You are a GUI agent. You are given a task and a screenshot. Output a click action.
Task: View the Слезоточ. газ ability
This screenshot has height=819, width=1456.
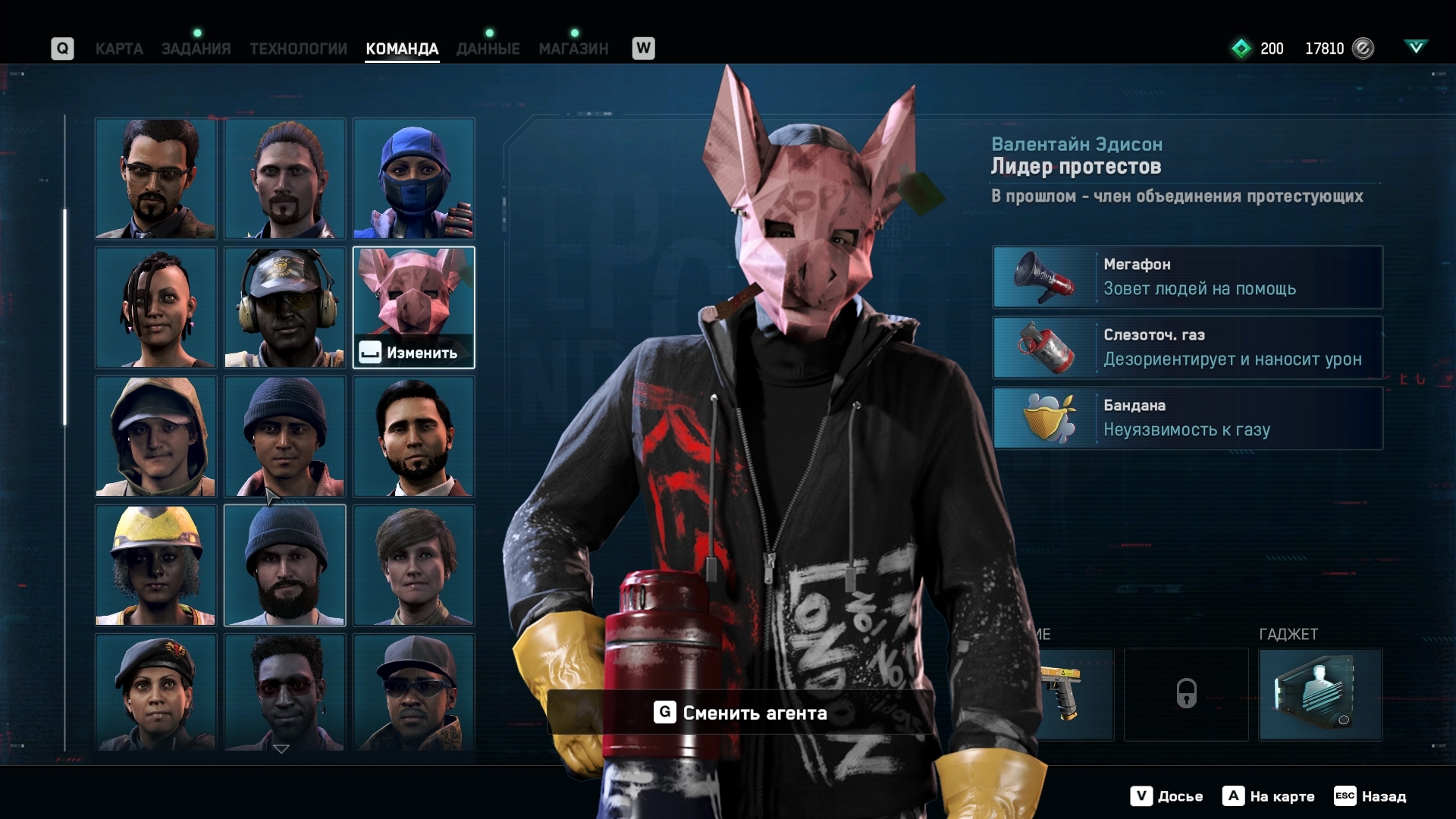[1188, 347]
